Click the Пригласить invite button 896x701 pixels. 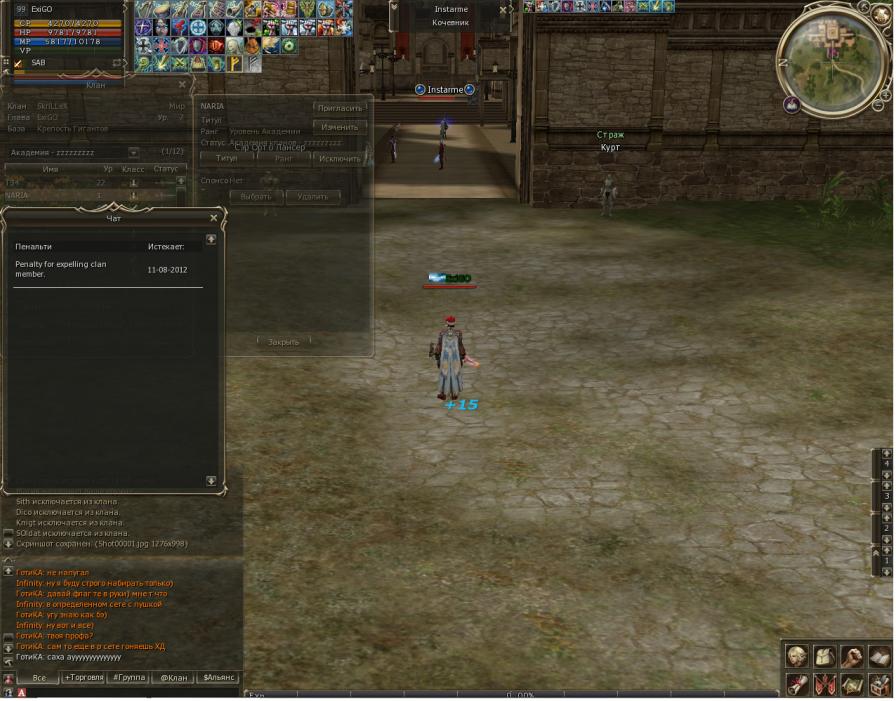[340, 108]
